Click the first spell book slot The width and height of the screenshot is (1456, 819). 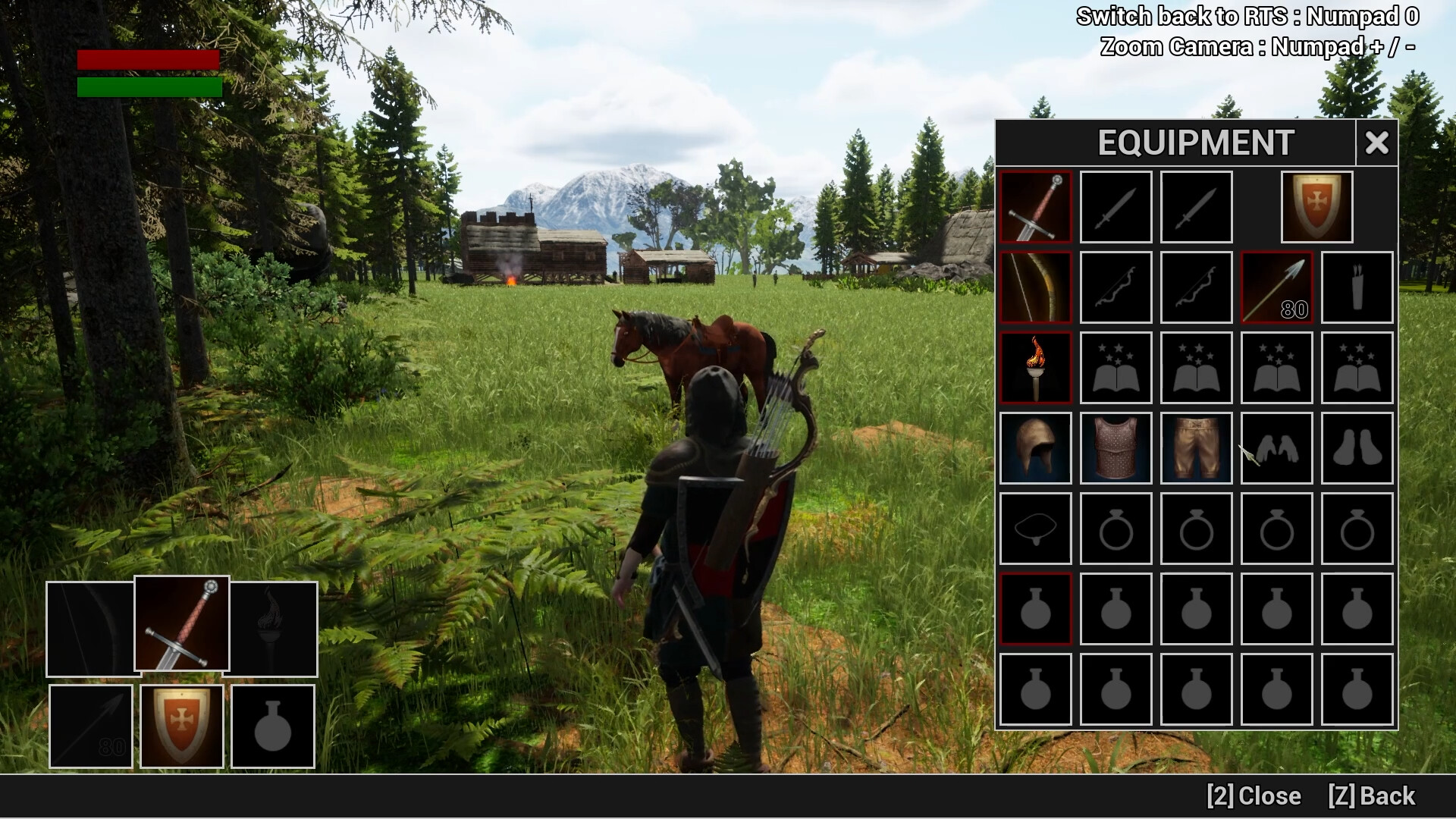click(x=1116, y=367)
